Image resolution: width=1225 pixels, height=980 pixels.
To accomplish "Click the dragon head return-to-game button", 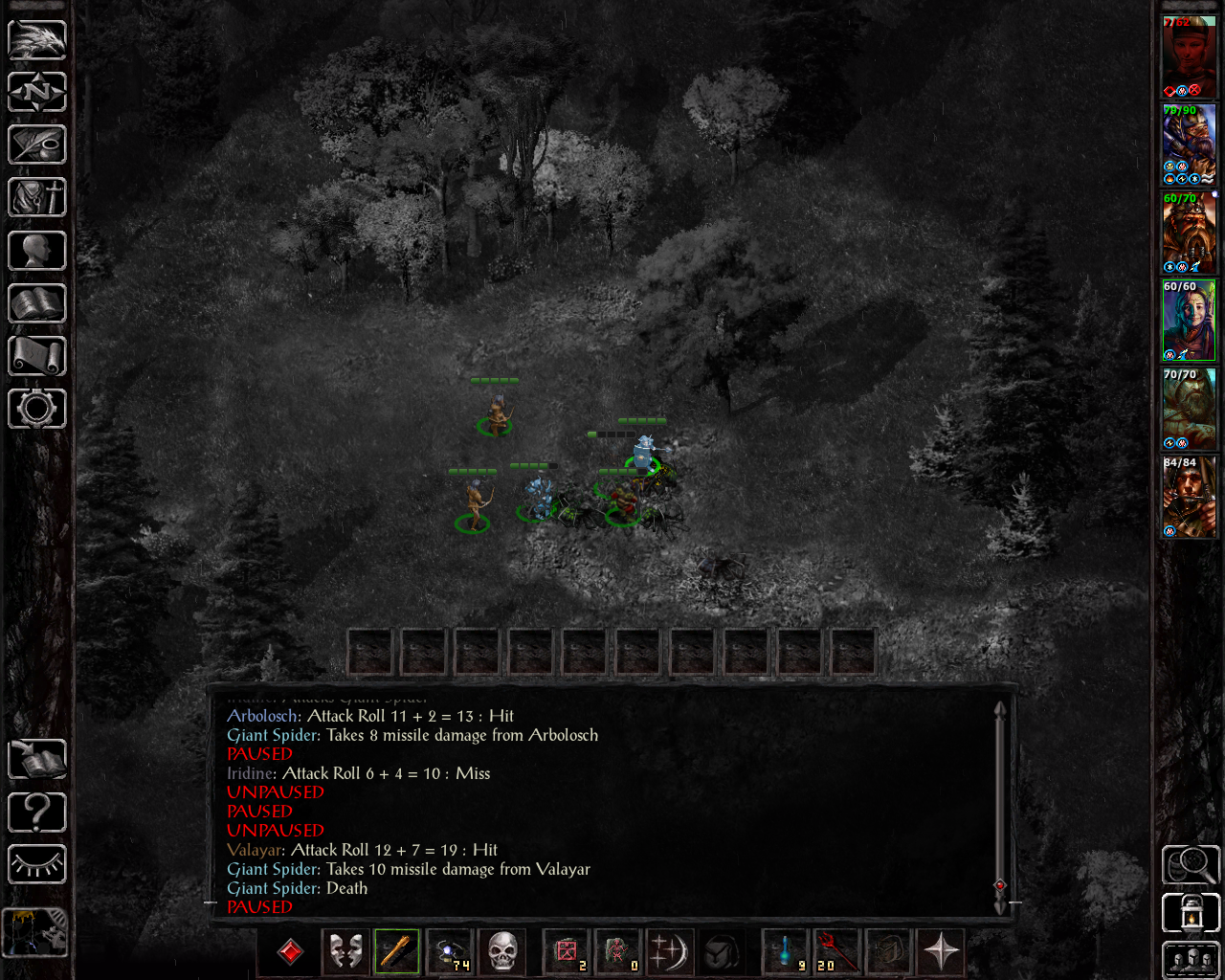I will pyautogui.click(x=37, y=40).
